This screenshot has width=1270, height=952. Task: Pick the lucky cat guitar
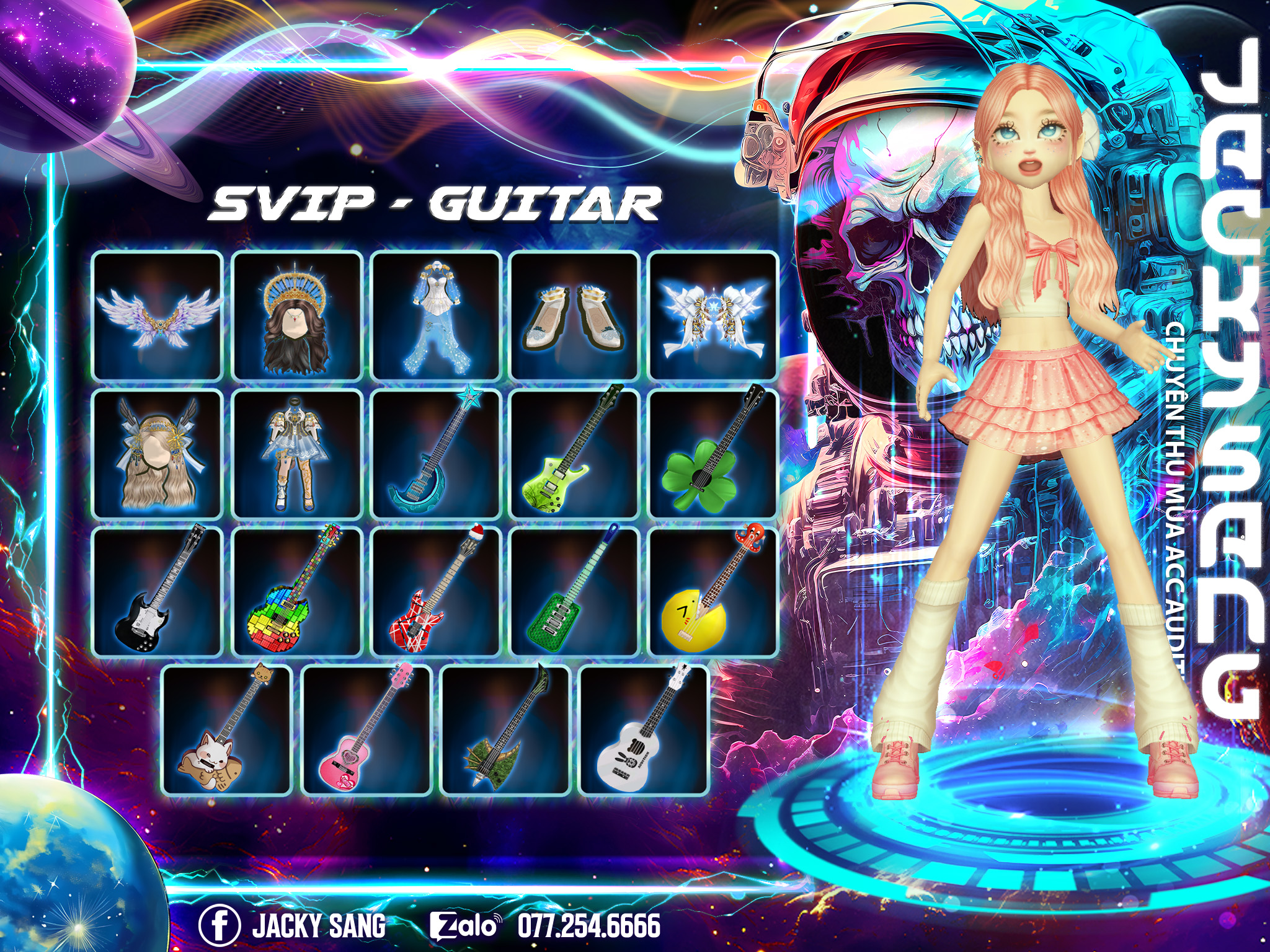tap(227, 730)
